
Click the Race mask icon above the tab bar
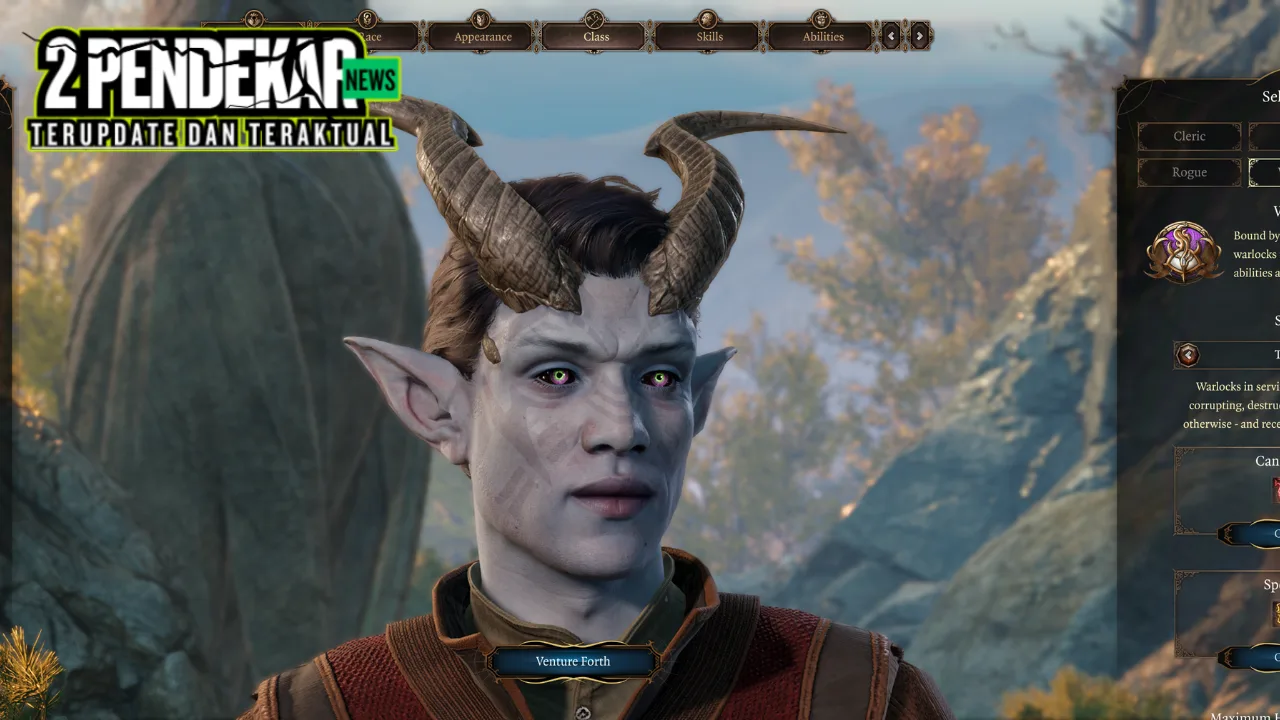pyautogui.click(x=367, y=19)
